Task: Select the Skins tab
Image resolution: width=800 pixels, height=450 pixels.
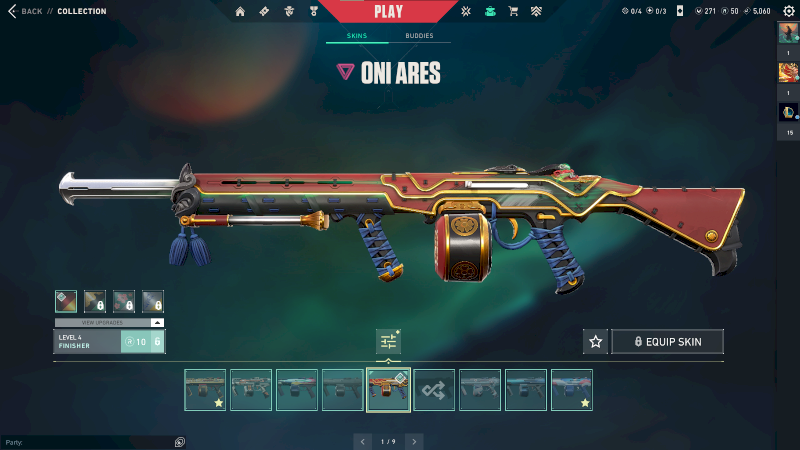Action: [x=356, y=36]
